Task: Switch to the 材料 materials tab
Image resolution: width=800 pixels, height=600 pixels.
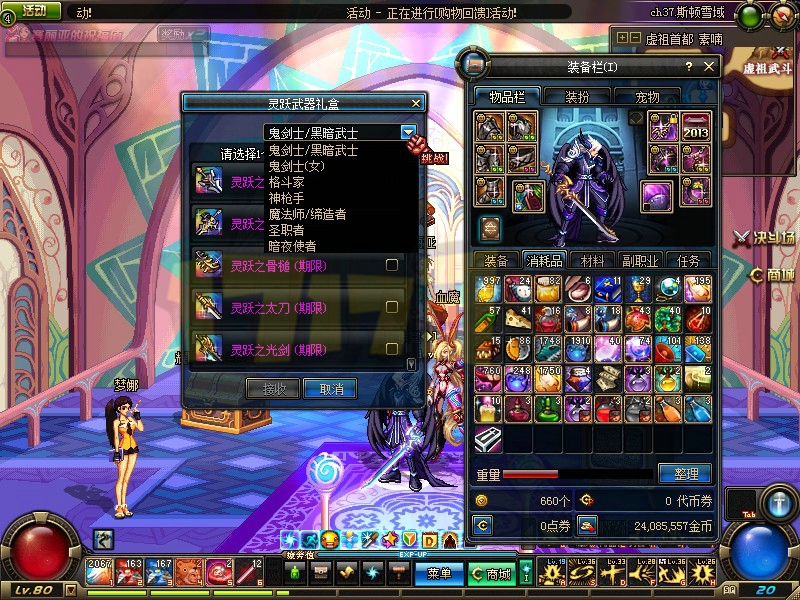Action: (593, 260)
